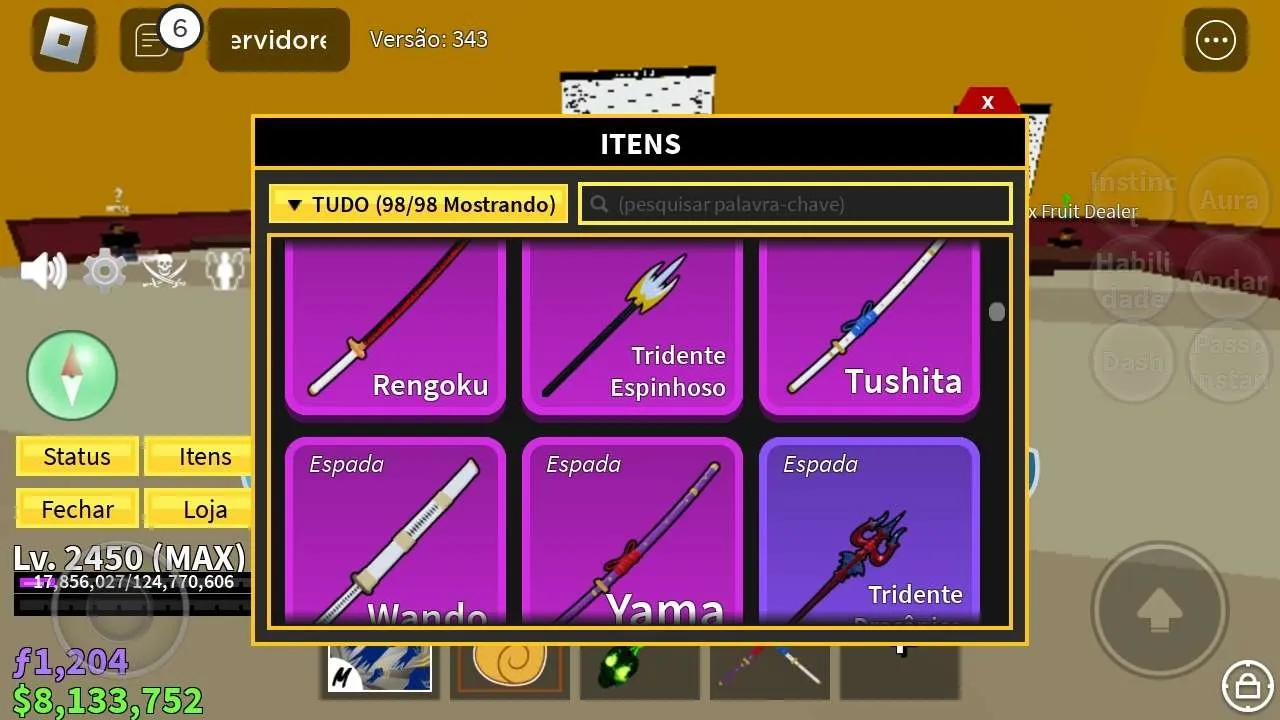Open the Roblox chat with 6 notifications
The image size is (1280, 720).
(x=152, y=40)
